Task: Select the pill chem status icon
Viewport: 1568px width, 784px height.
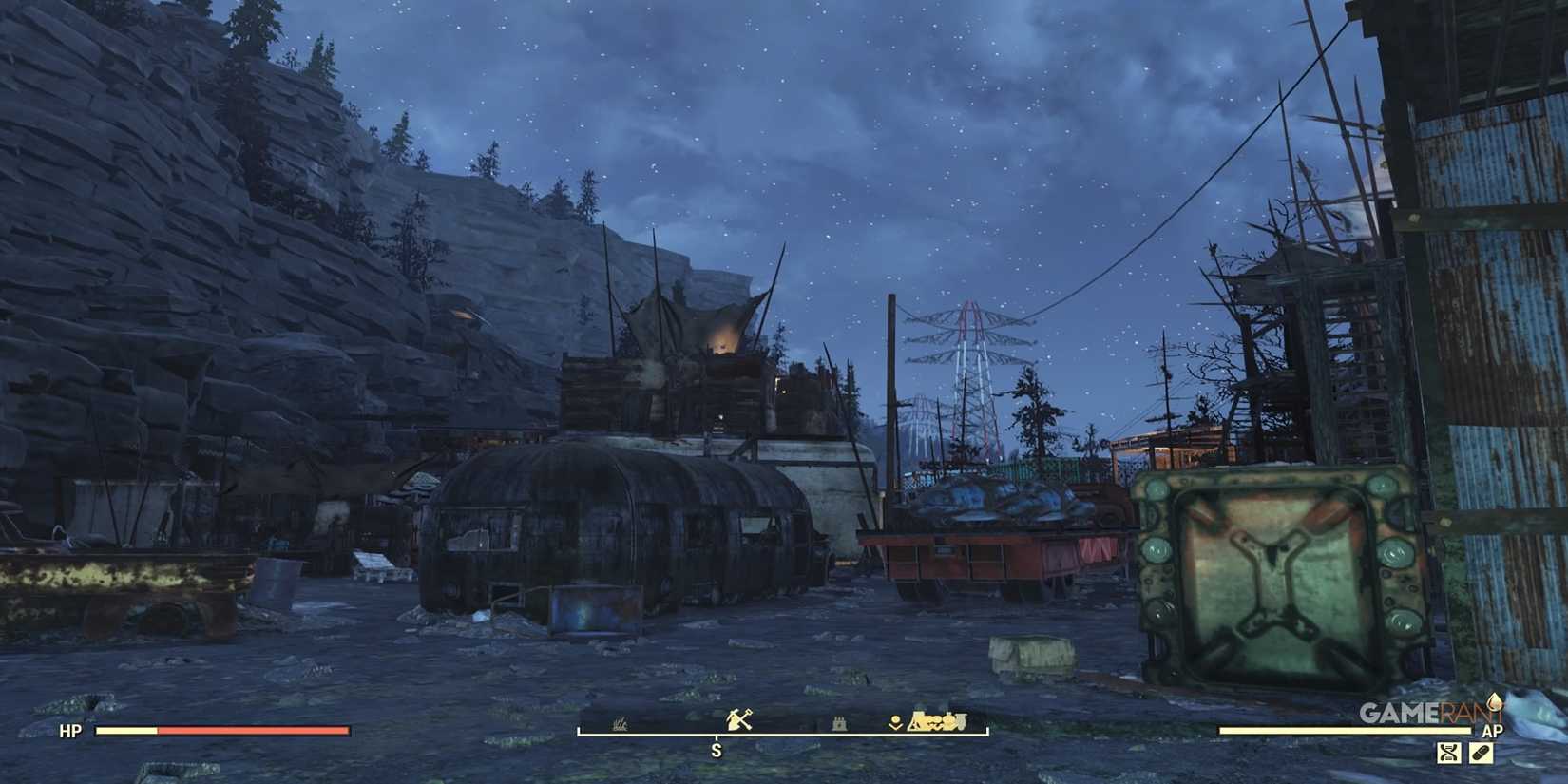Action: pos(1482,751)
